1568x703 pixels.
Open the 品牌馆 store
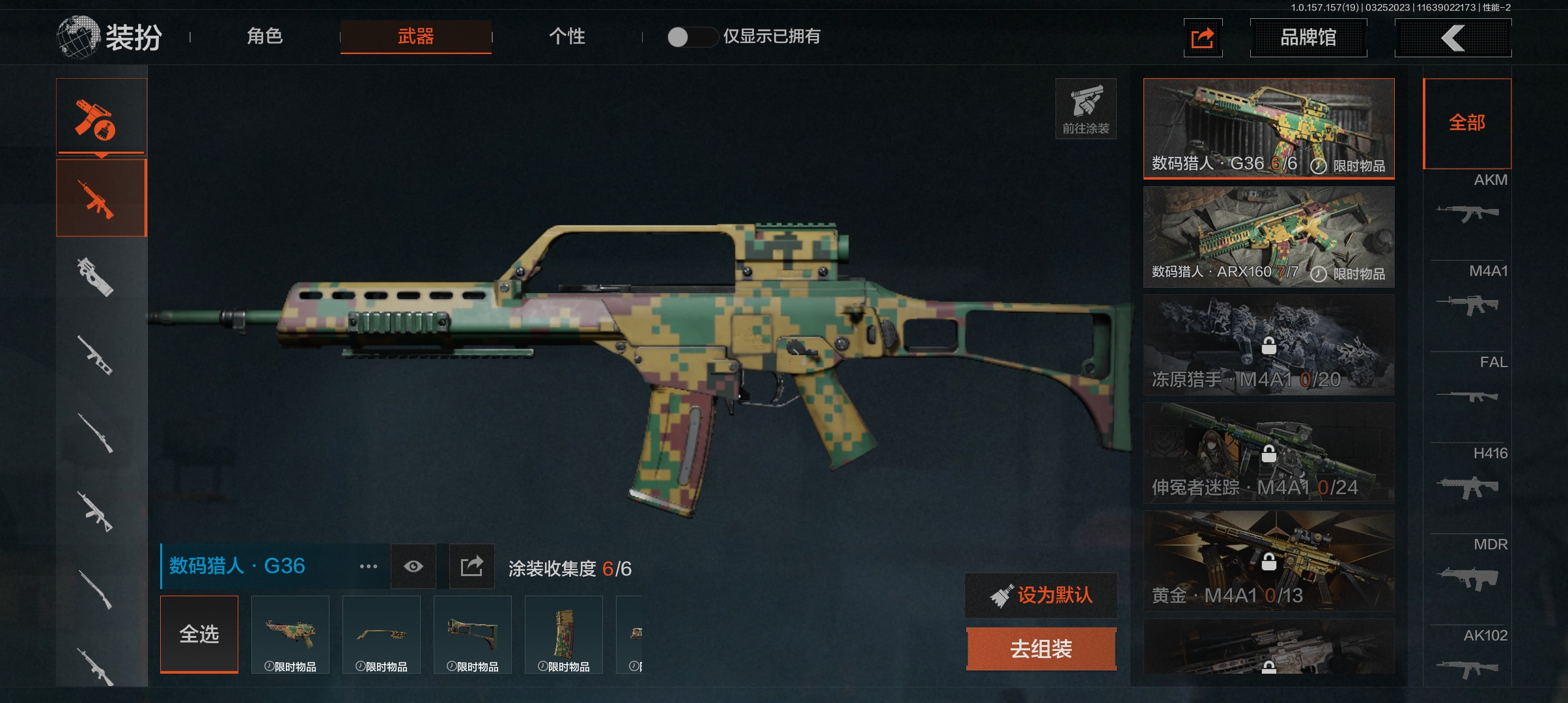(x=1308, y=38)
